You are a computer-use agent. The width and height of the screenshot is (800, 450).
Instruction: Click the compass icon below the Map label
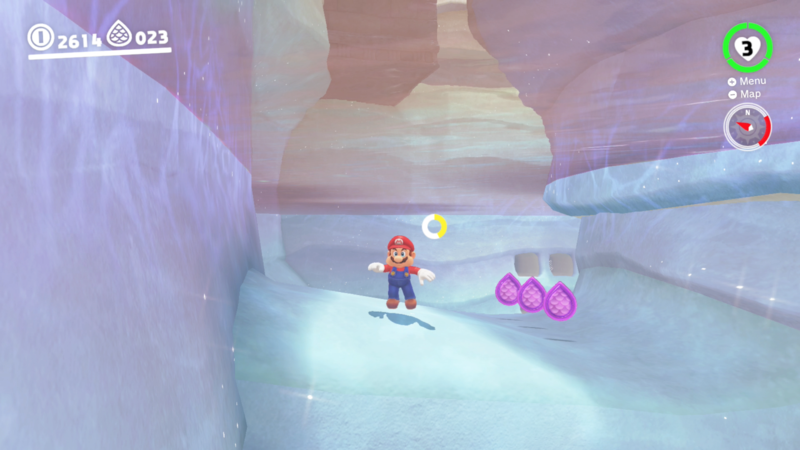point(746,127)
